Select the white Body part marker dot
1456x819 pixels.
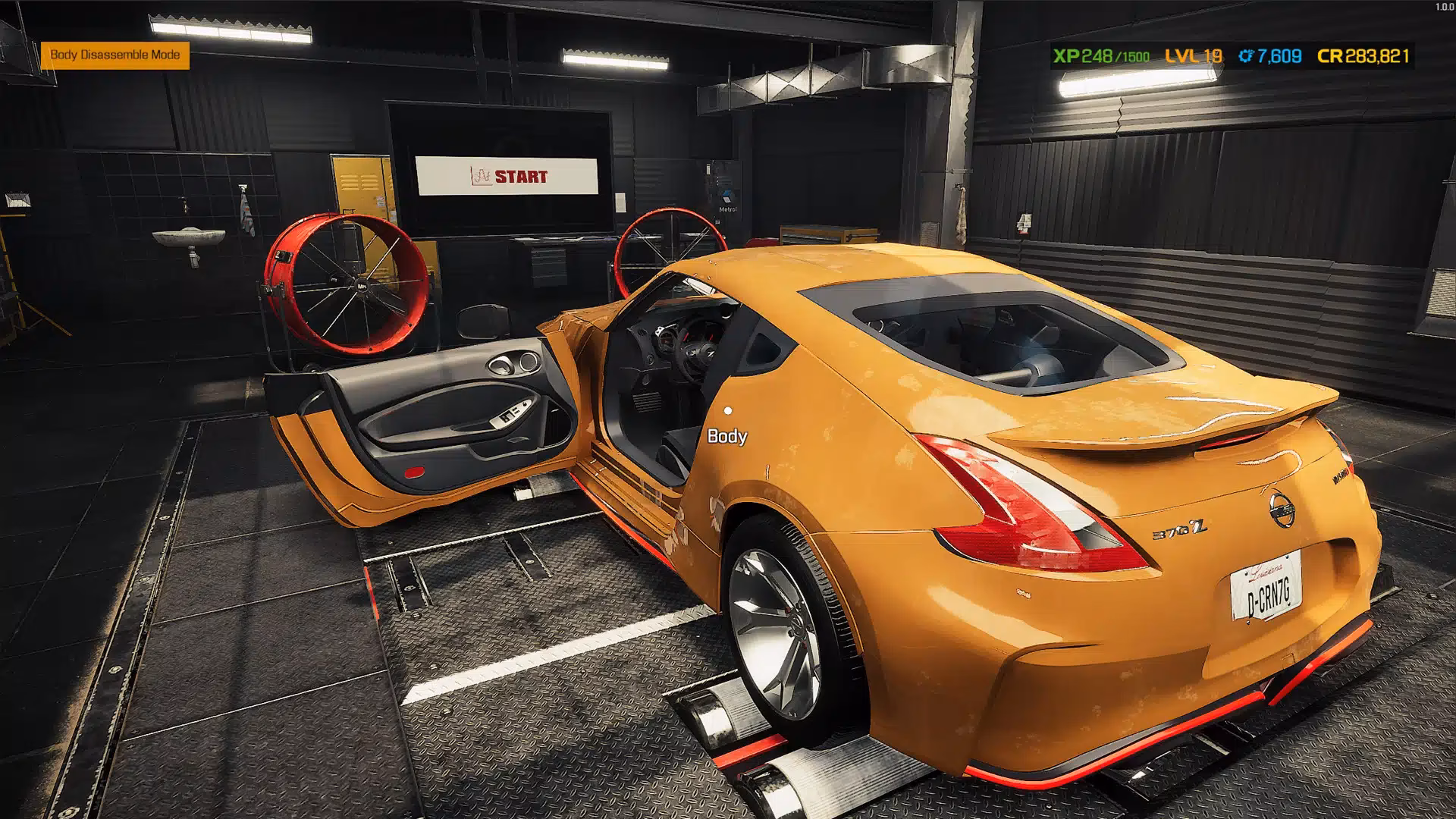(727, 410)
